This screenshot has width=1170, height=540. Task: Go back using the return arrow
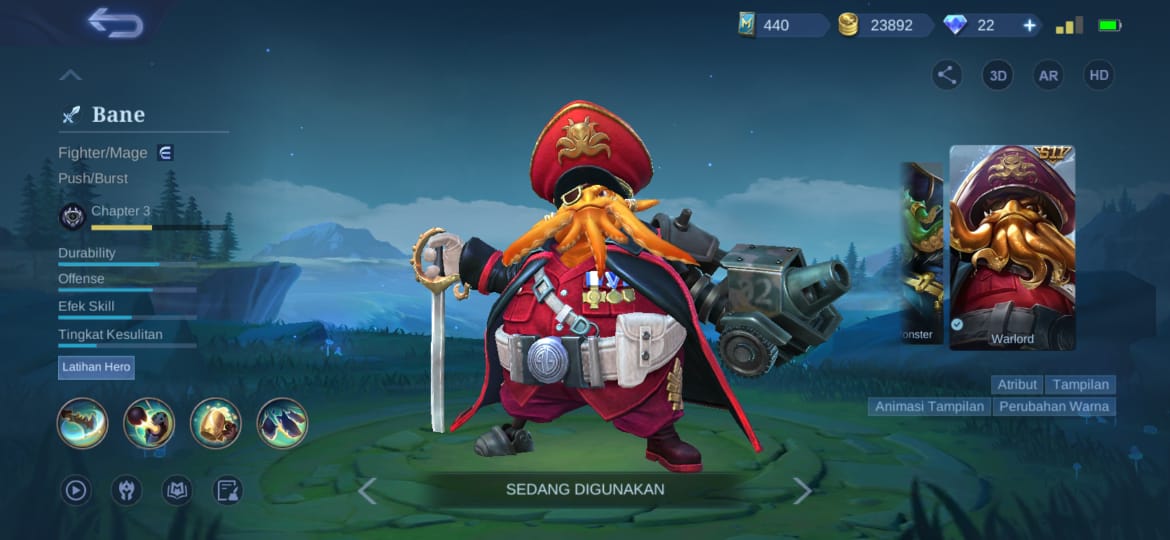pos(115,23)
